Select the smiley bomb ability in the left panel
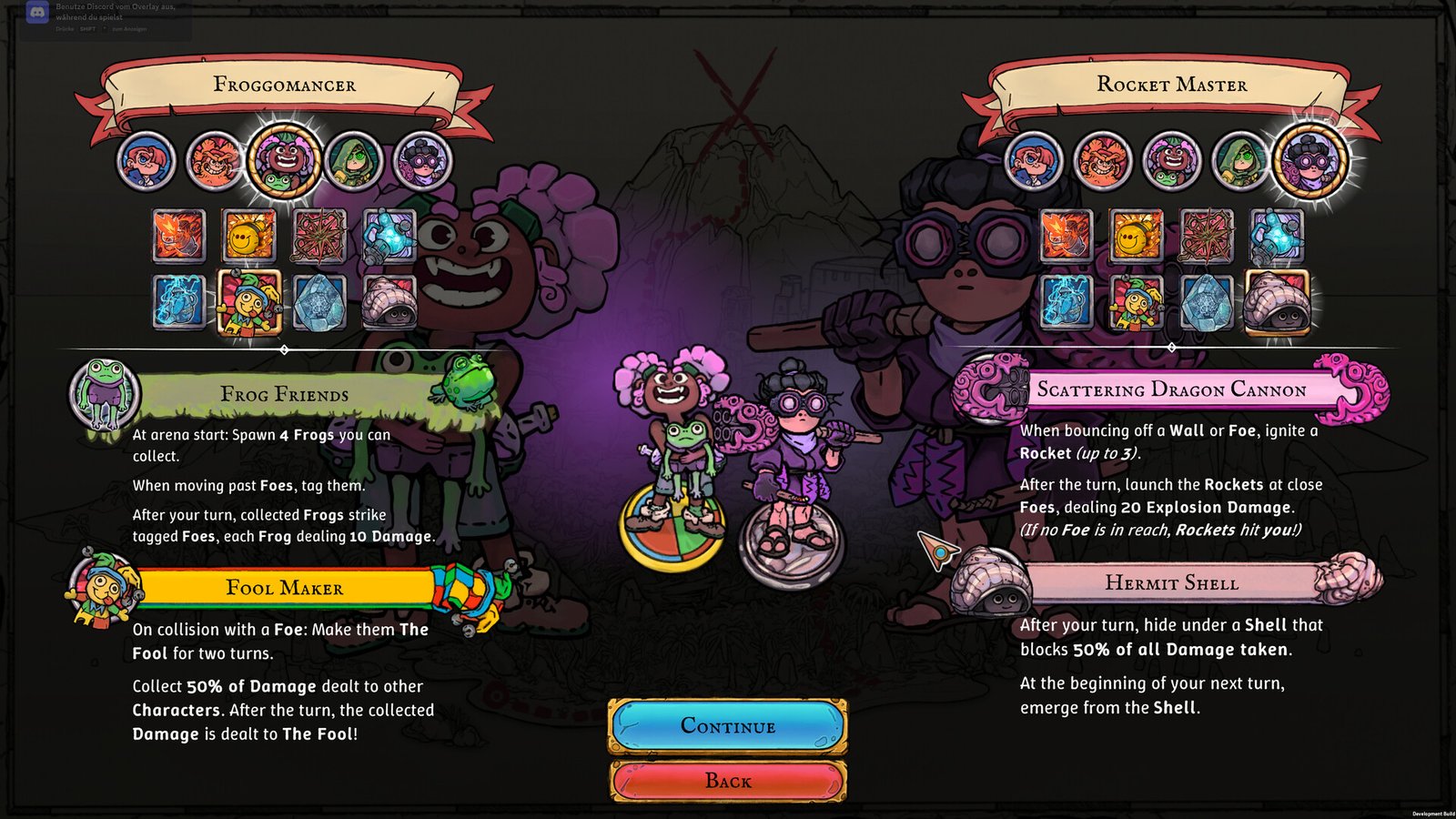The height and width of the screenshot is (819, 1456). point(248,236)
